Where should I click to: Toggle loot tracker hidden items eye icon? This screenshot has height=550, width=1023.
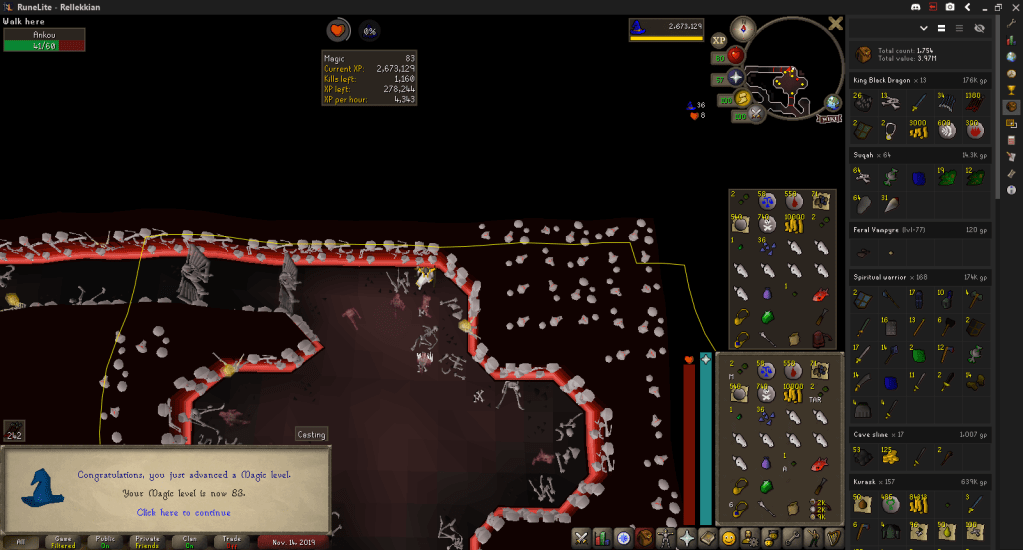tap(979, 28)
